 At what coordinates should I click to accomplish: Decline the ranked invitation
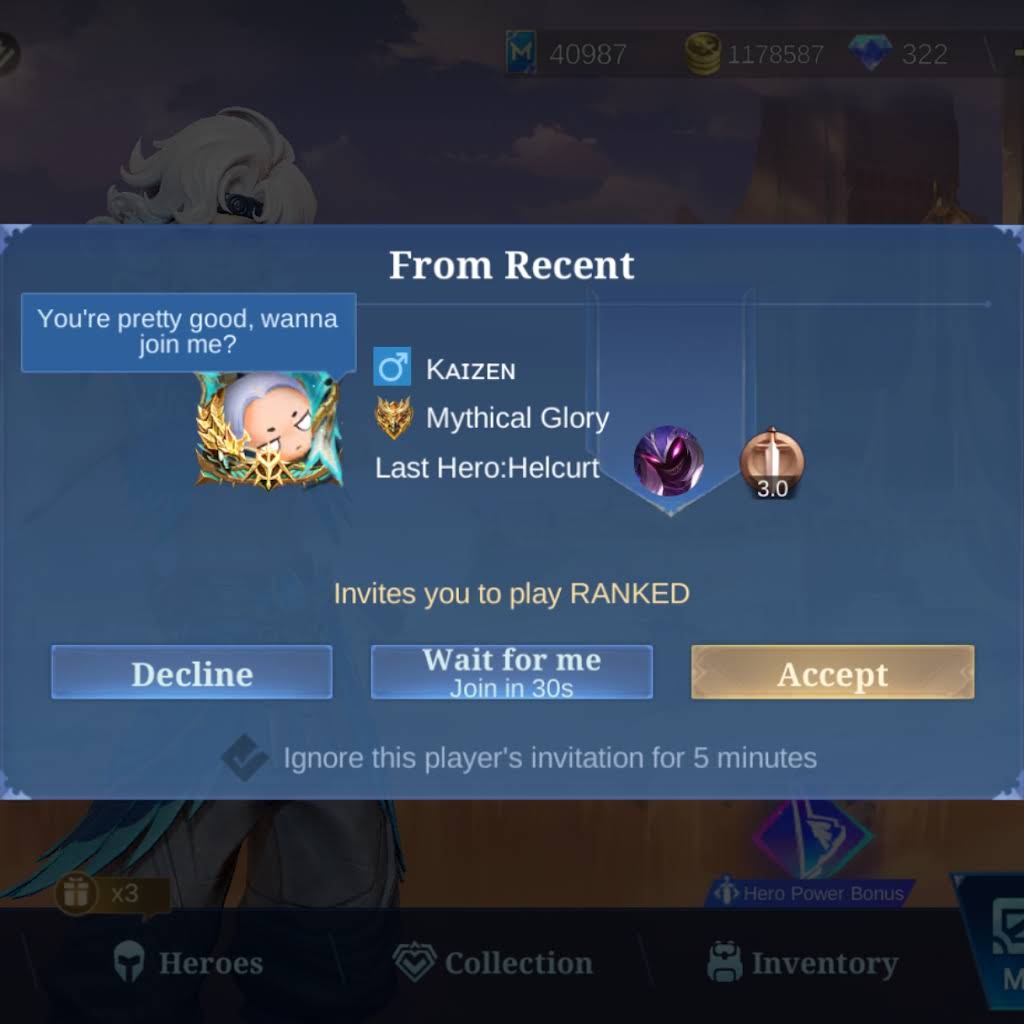(x=191, y=672)
